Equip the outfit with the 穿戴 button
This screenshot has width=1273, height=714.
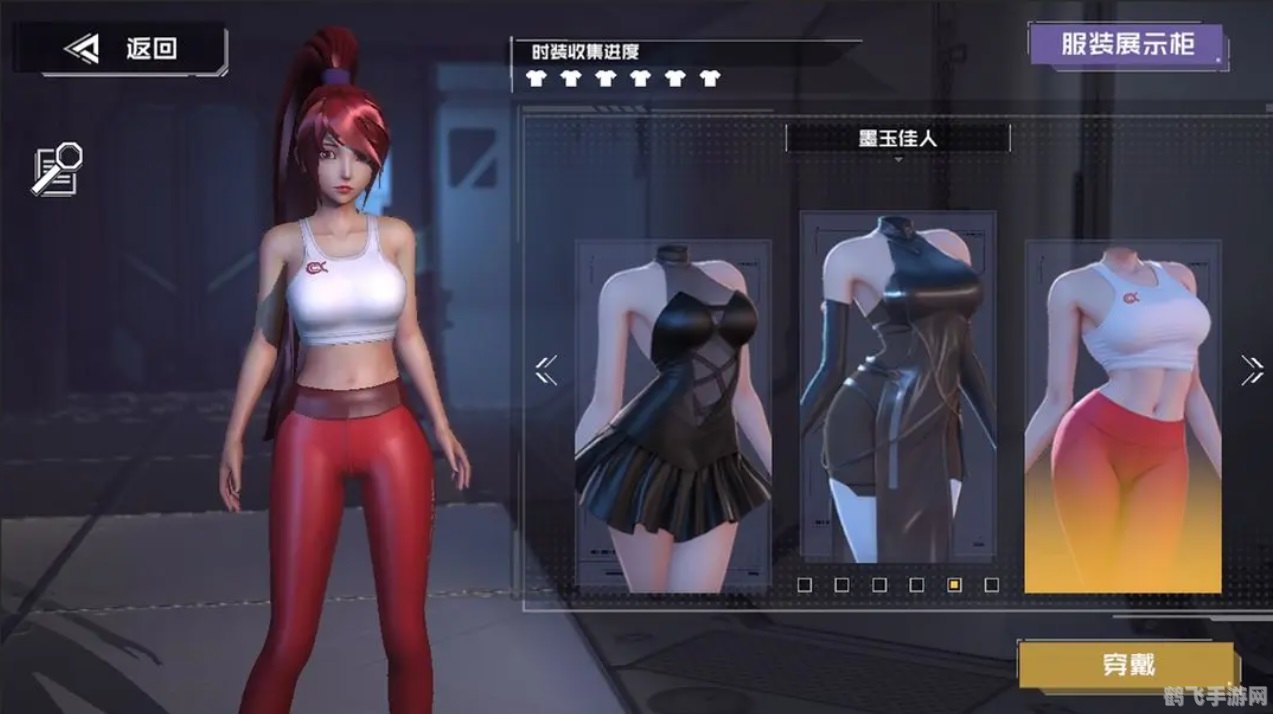coord(1128,665)
